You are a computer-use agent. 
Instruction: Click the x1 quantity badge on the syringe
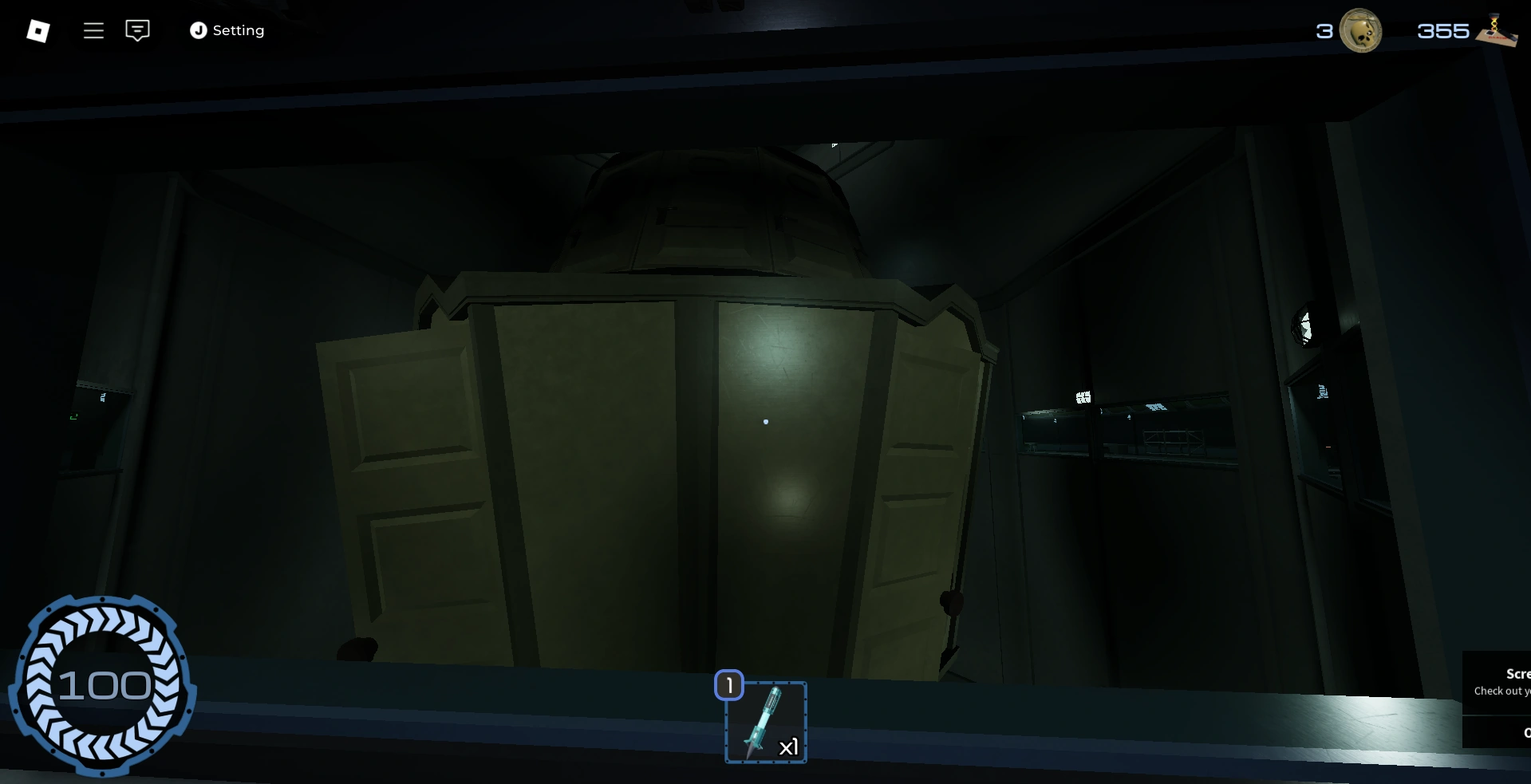click(x=789, y=747)
